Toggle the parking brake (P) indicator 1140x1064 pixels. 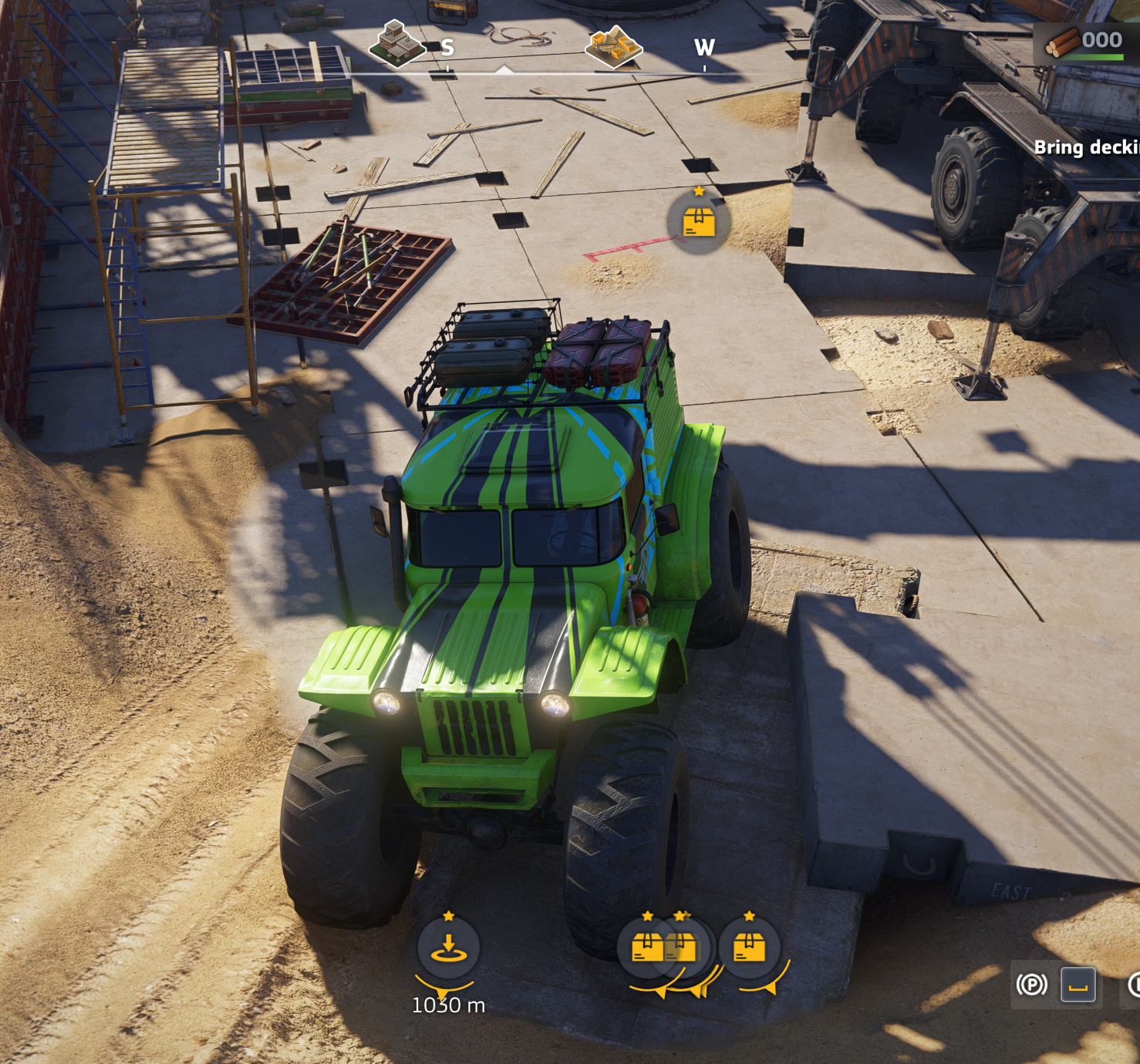coord(1031,985)
